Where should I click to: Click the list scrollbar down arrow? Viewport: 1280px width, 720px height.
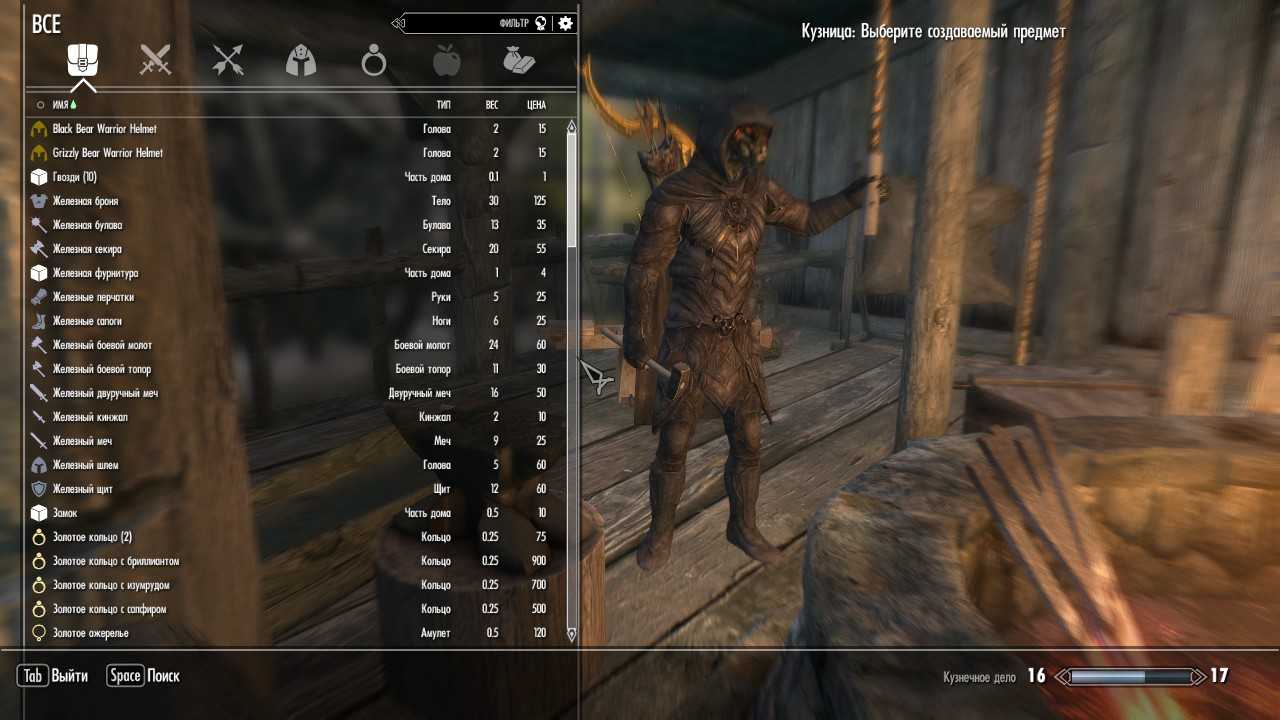pos(572,634)
